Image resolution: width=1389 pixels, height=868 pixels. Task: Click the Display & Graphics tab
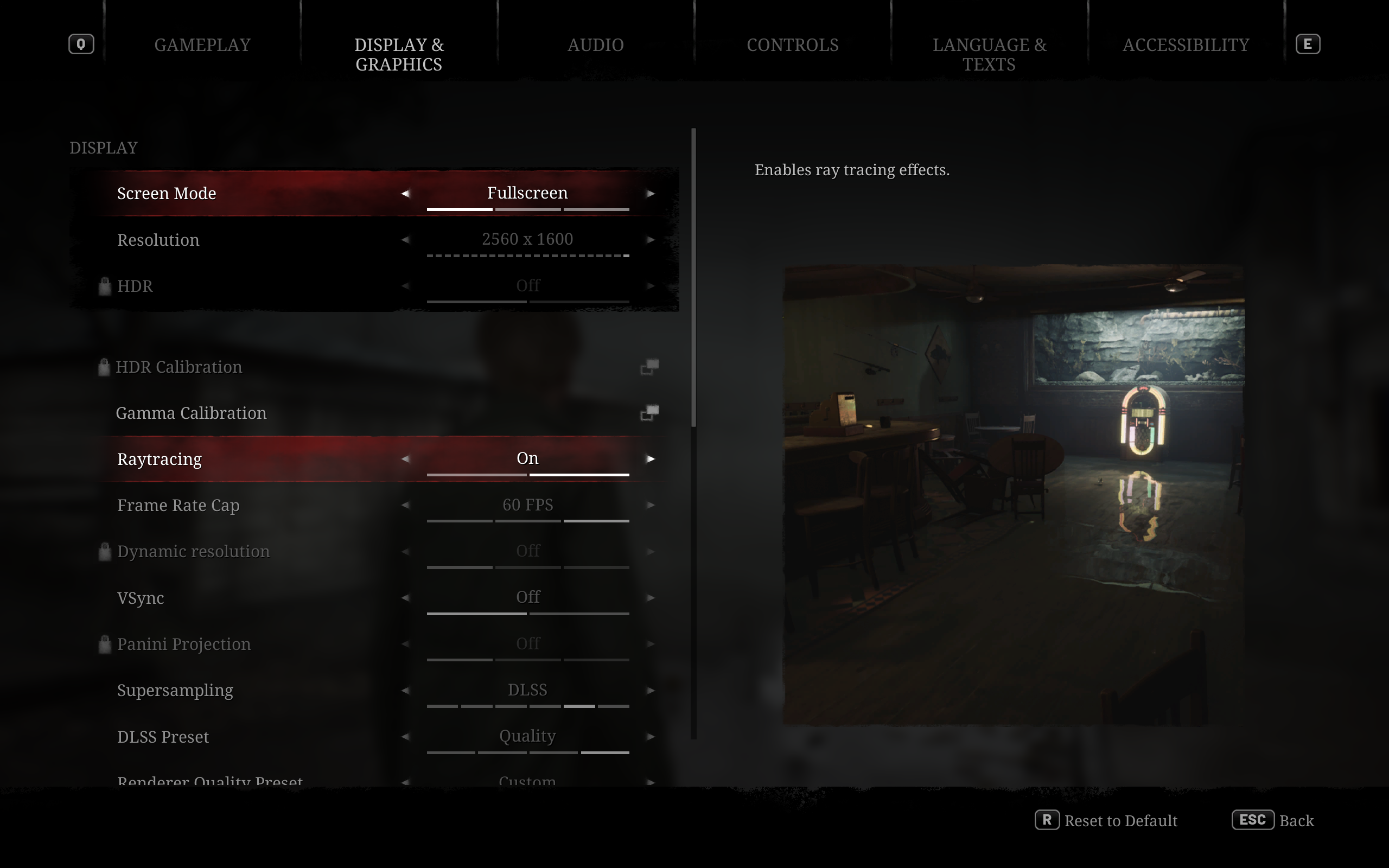(399, 54)
